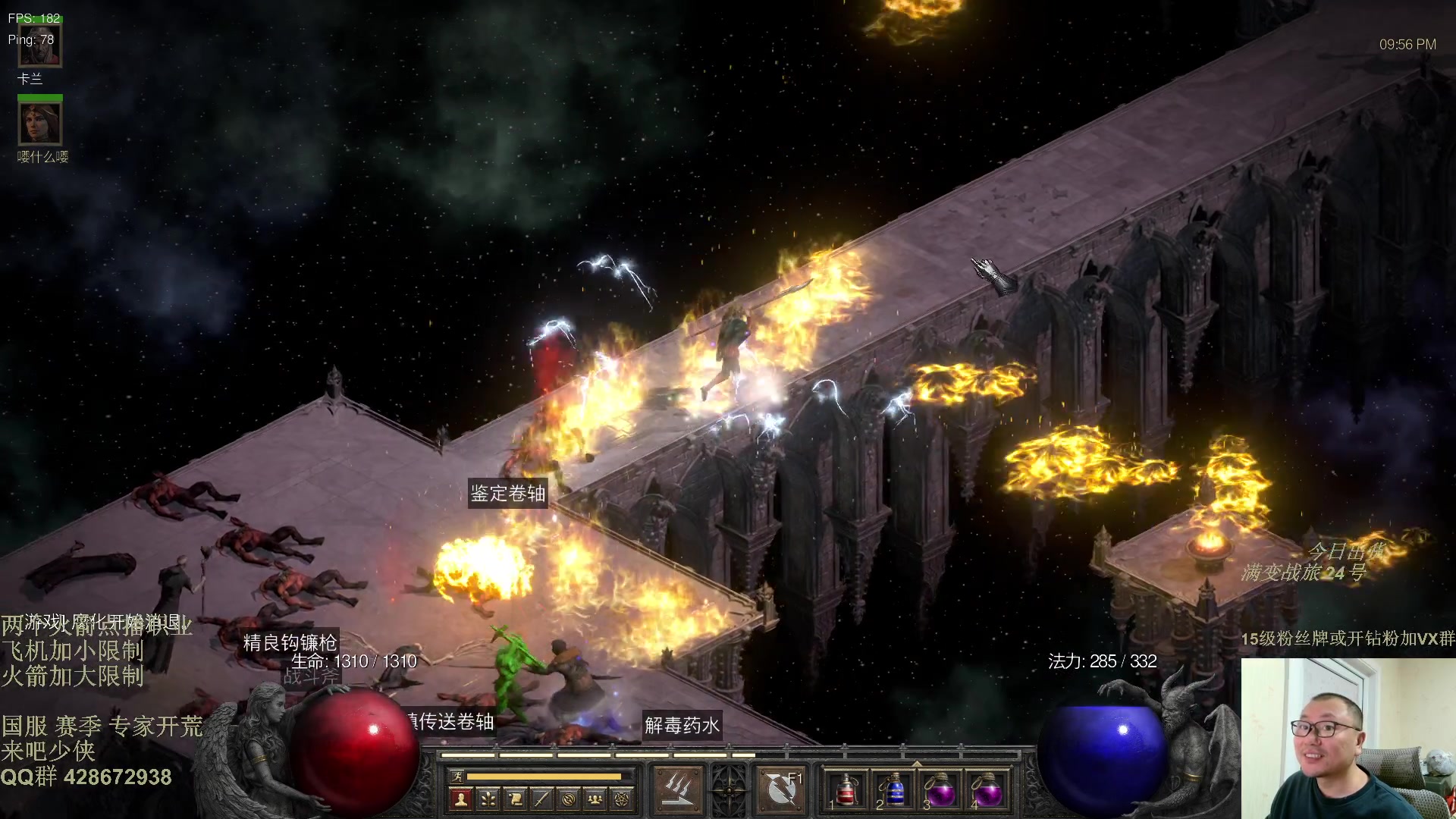Screen dimensions: 1456x819
Task: Use the red potion in belt slot 1
Action: point(847,791)
